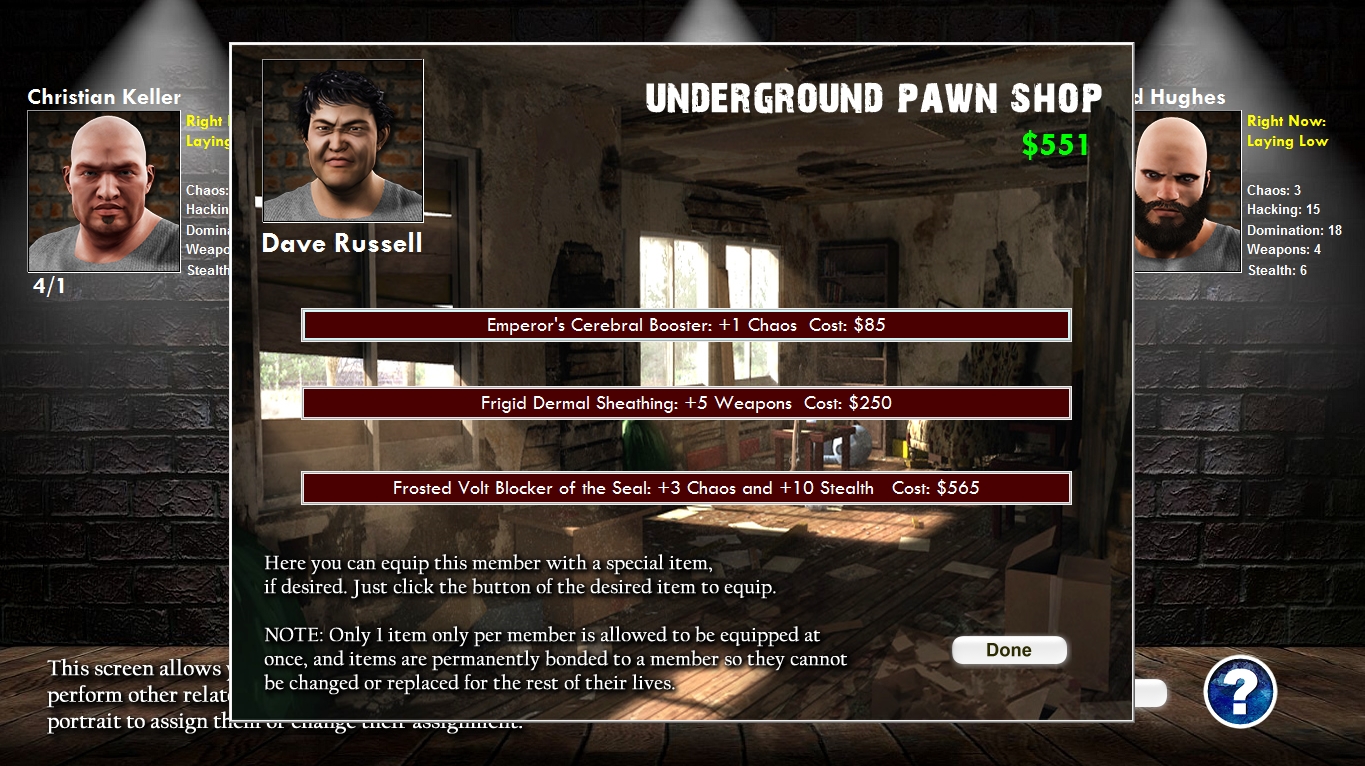The image size is (1365, 766).
Task: Buy the Emperor's Cerebral Booster for $85
Action: pos(685,324)
